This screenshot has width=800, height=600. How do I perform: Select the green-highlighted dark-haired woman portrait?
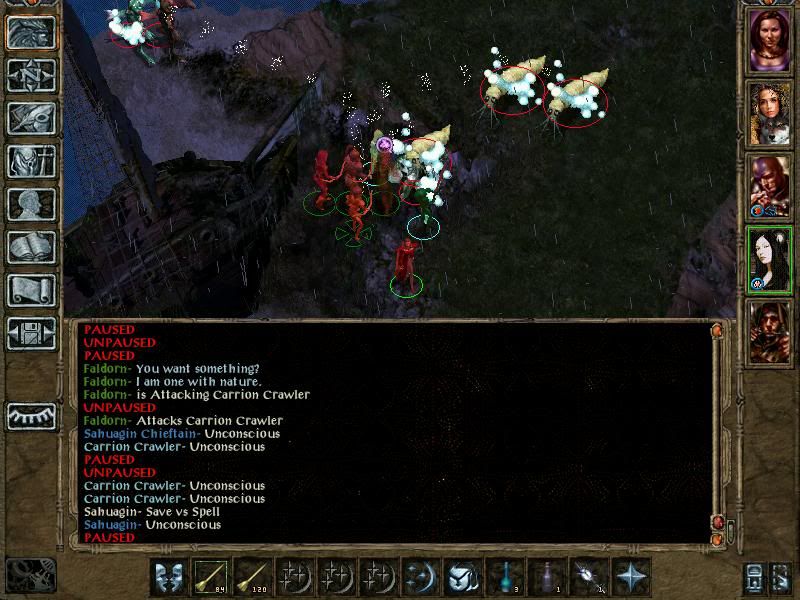(x=769, y=259)
